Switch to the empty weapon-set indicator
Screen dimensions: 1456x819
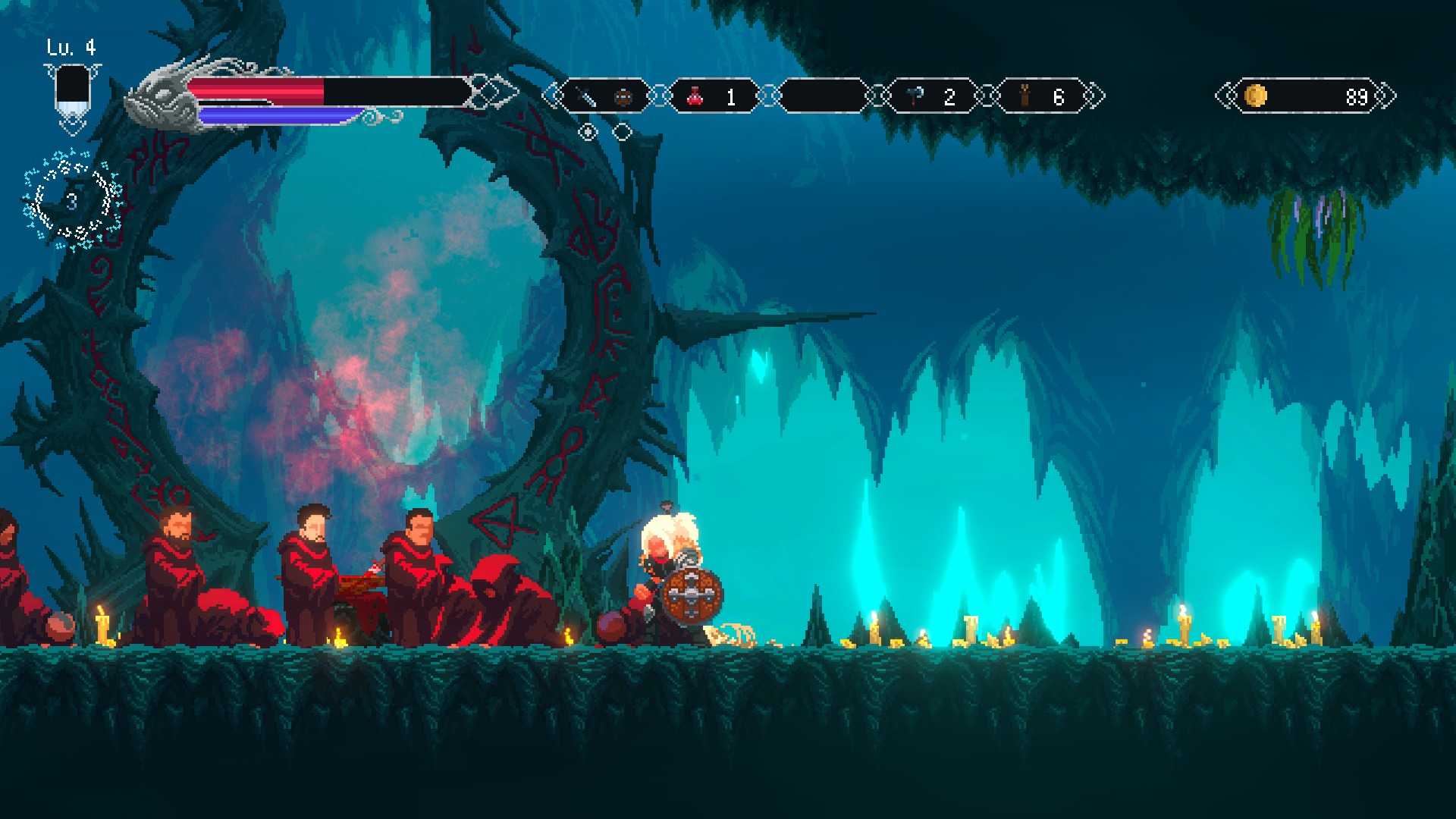coord(622,133)
